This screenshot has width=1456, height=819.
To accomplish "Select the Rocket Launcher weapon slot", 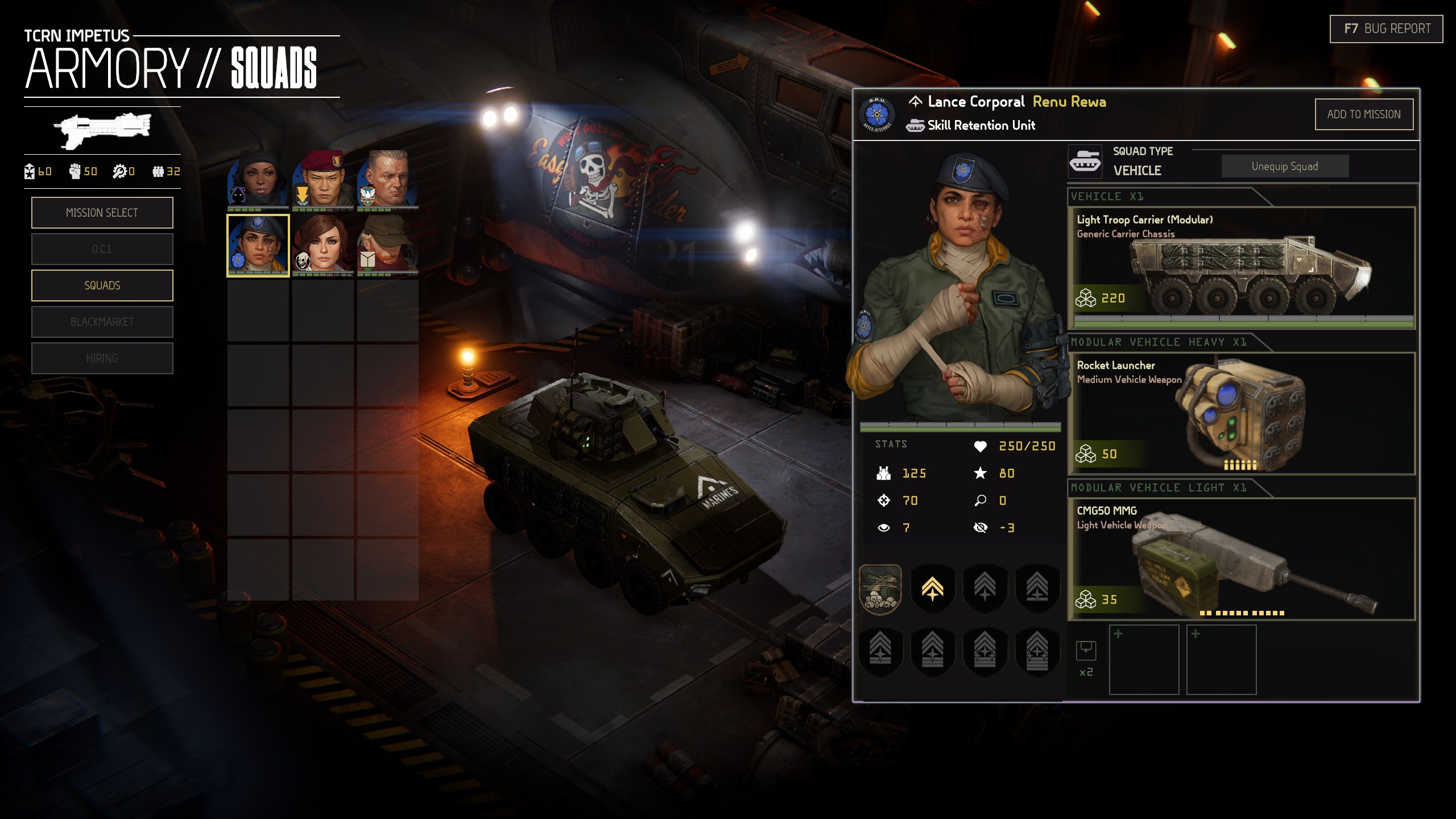I will point(1241,413).
